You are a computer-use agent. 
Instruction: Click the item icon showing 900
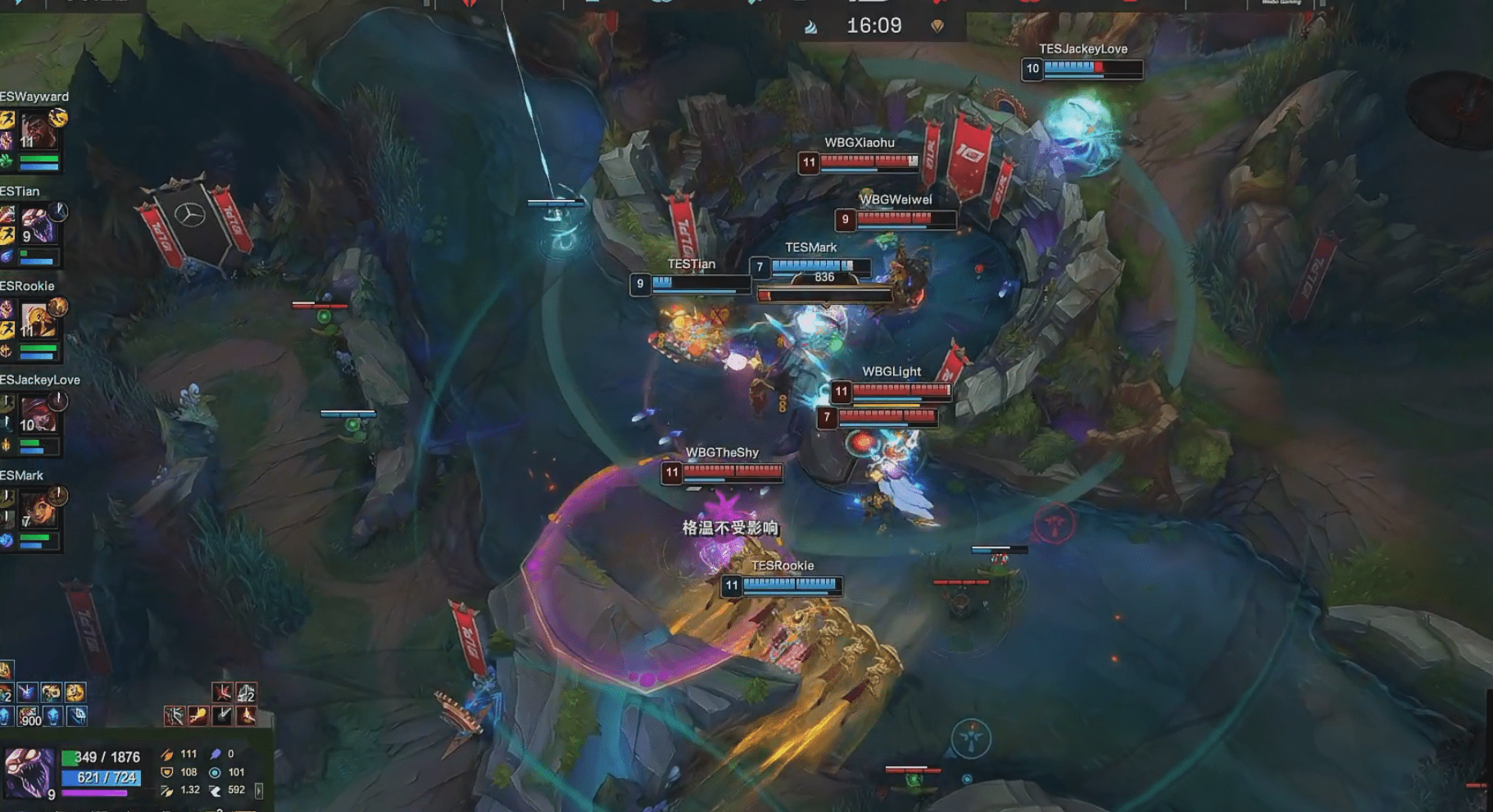[29, 716]
